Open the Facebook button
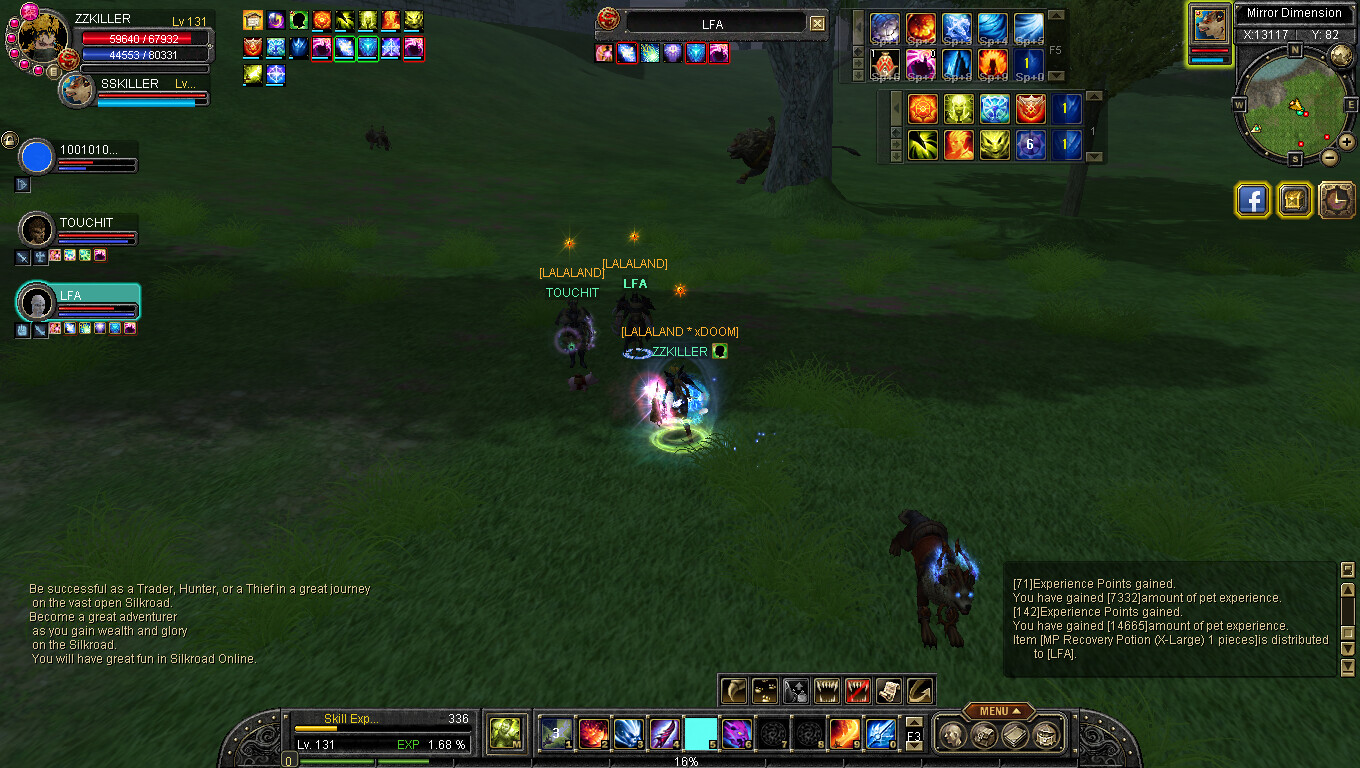Screen dimensions: 1360x768 pos(1252,200)
